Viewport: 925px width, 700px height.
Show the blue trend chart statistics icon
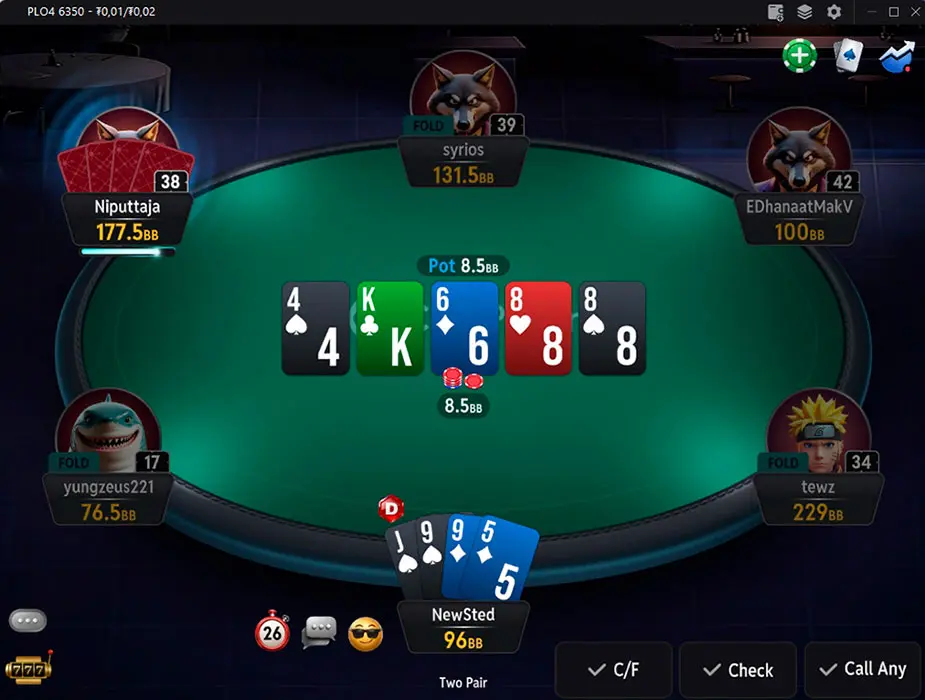pos(896,55)
